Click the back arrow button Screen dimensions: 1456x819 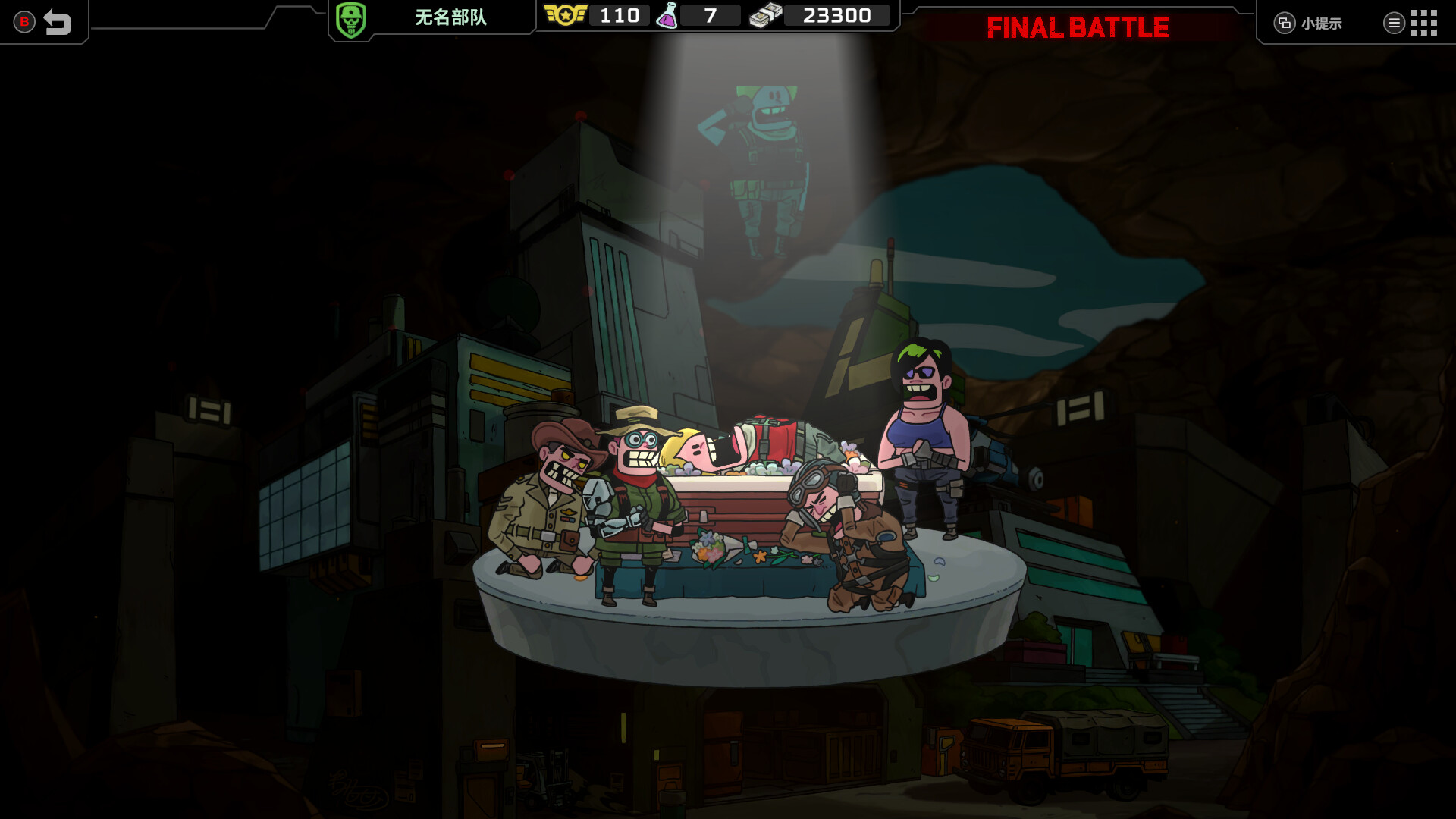pos(57,22)
